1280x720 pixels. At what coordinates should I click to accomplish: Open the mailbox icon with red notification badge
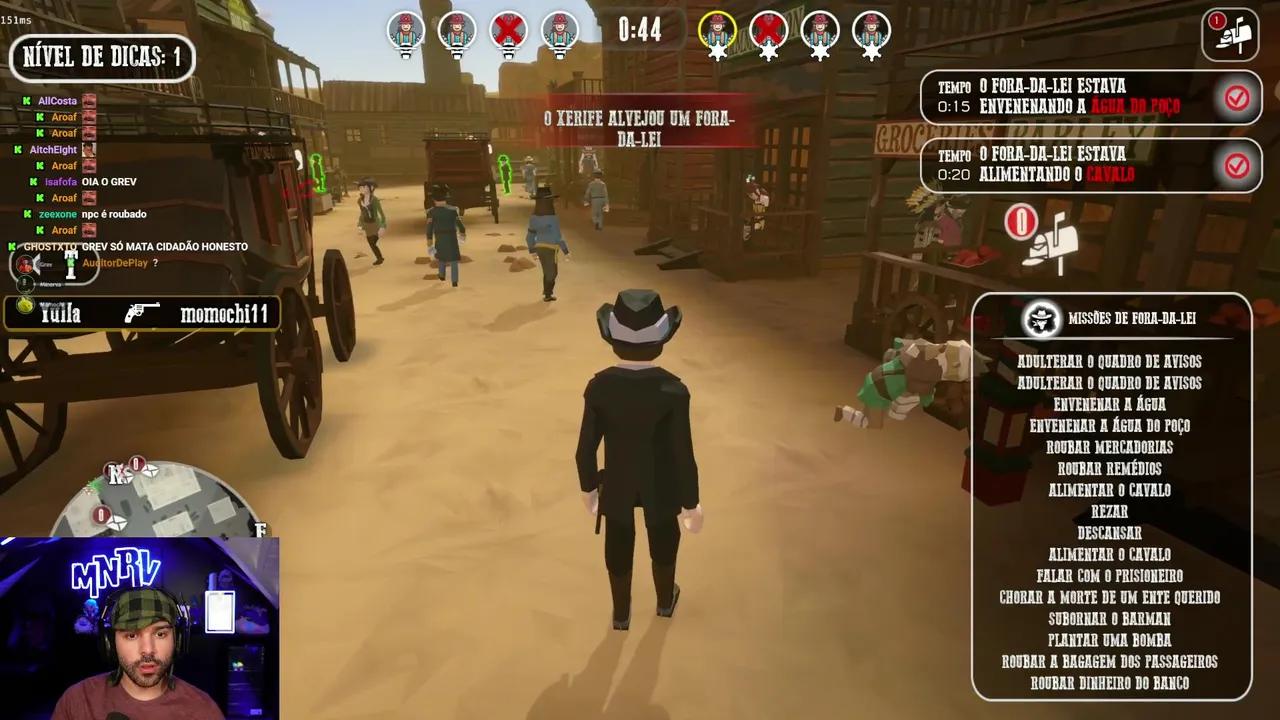[1229, 33]
